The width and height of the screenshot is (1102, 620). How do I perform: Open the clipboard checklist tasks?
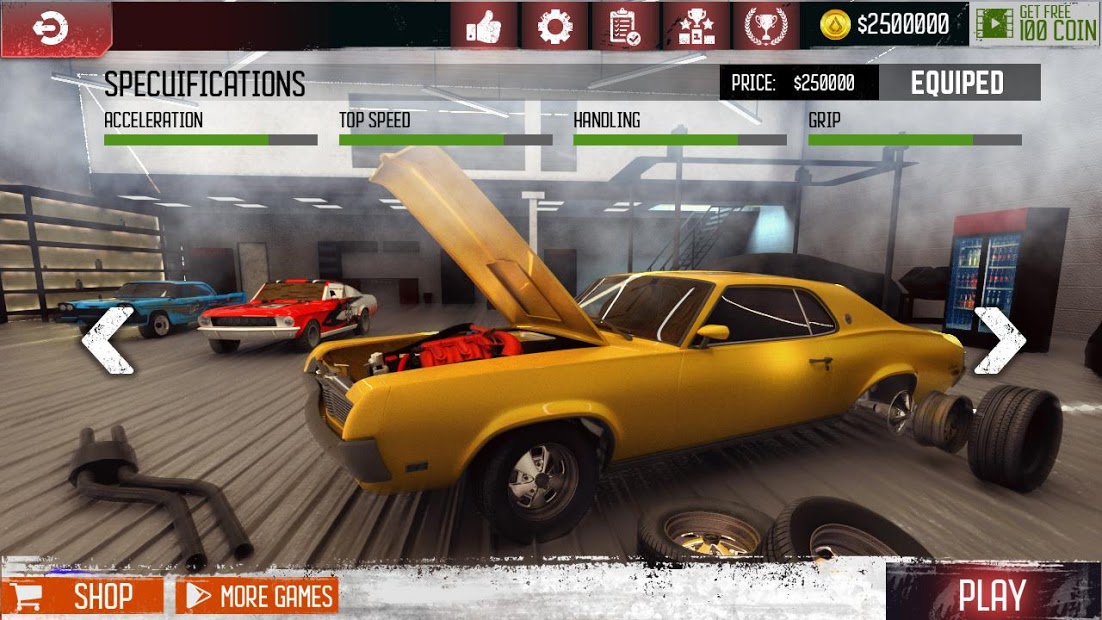click(626, 26)
